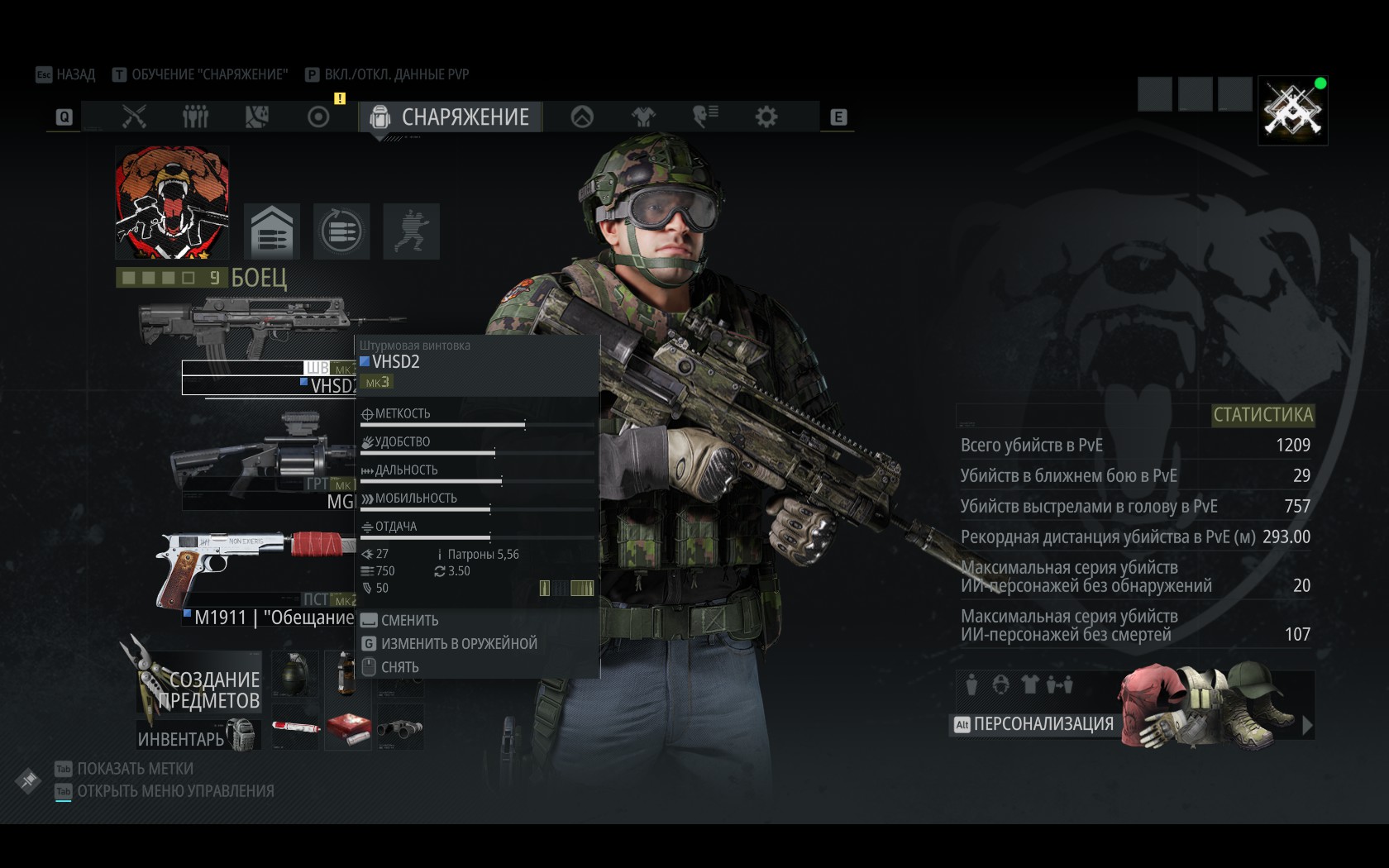Select the Снаряжение loadout tab
The width and height of the screenshot is (1389, 868).
coord(451,117)
